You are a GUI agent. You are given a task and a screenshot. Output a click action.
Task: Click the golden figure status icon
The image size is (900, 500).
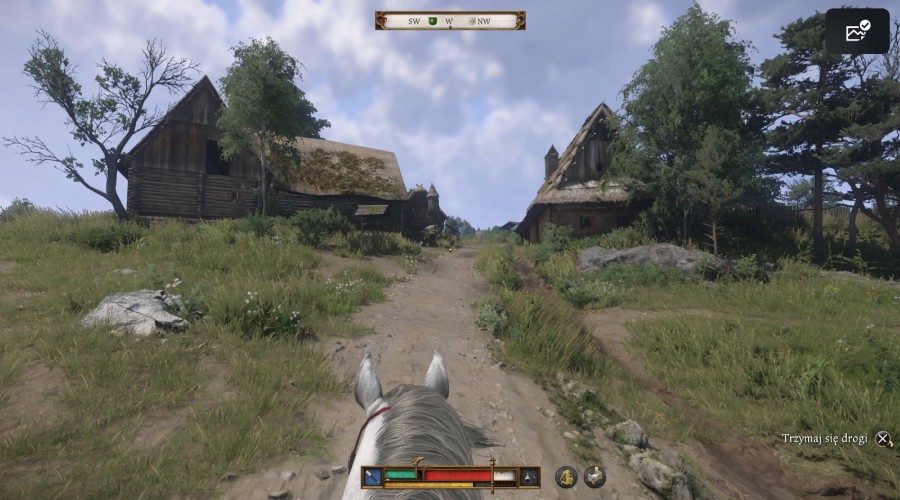tap(566, 477)
